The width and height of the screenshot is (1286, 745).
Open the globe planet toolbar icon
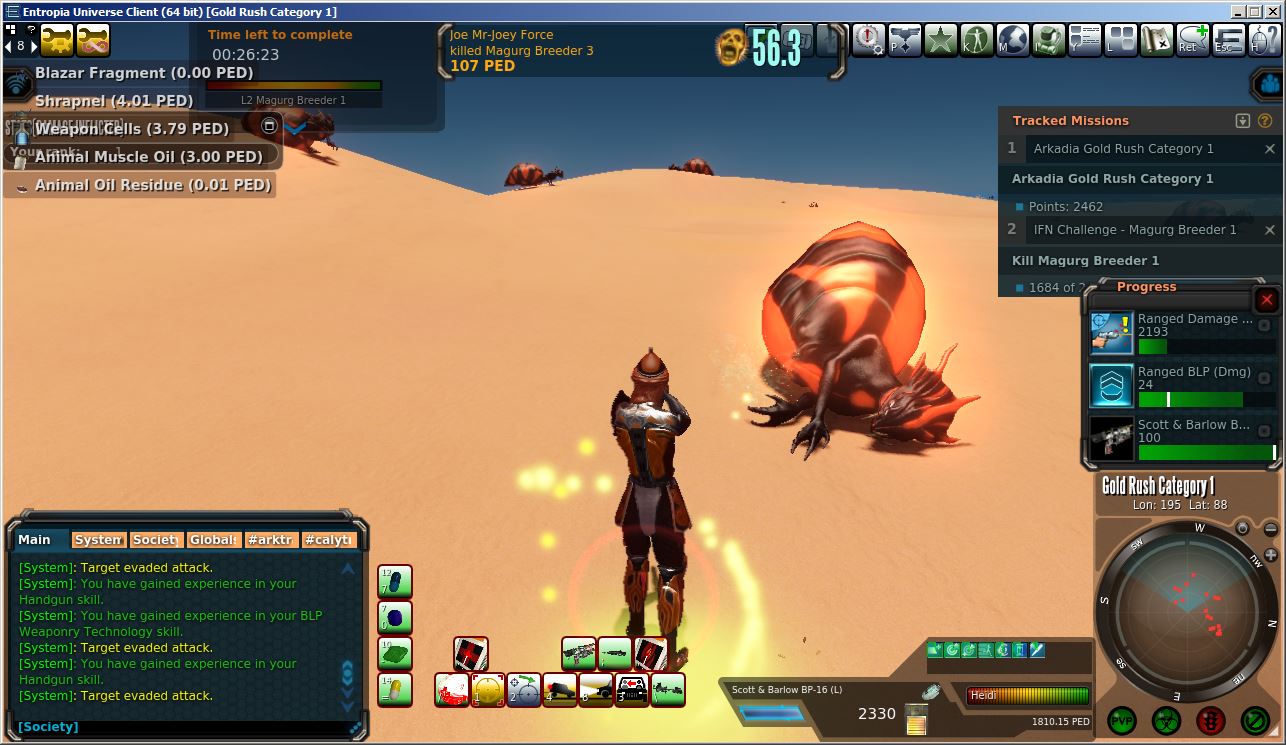(1013, 41)
